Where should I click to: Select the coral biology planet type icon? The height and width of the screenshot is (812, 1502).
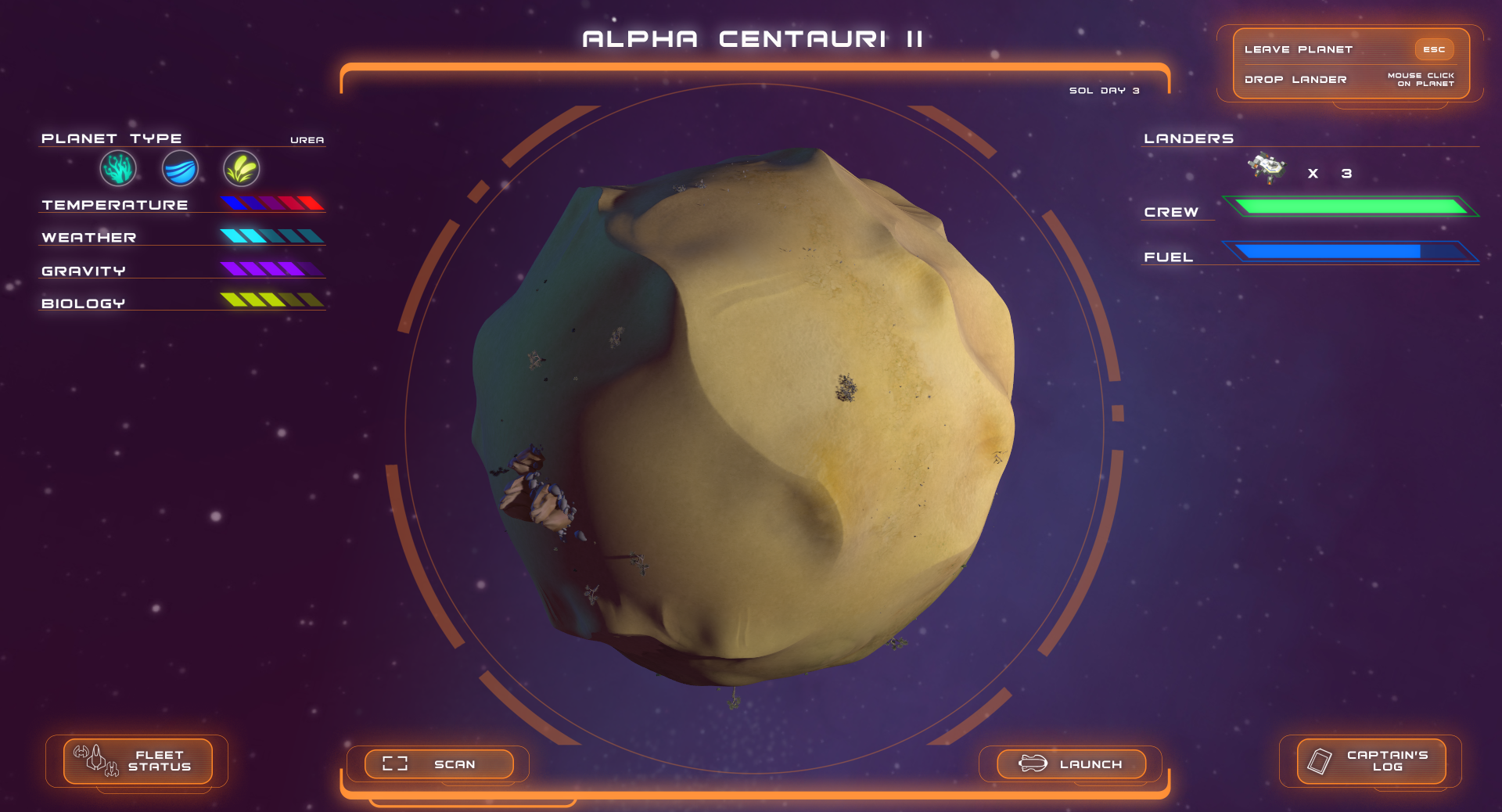coord(117,168)
